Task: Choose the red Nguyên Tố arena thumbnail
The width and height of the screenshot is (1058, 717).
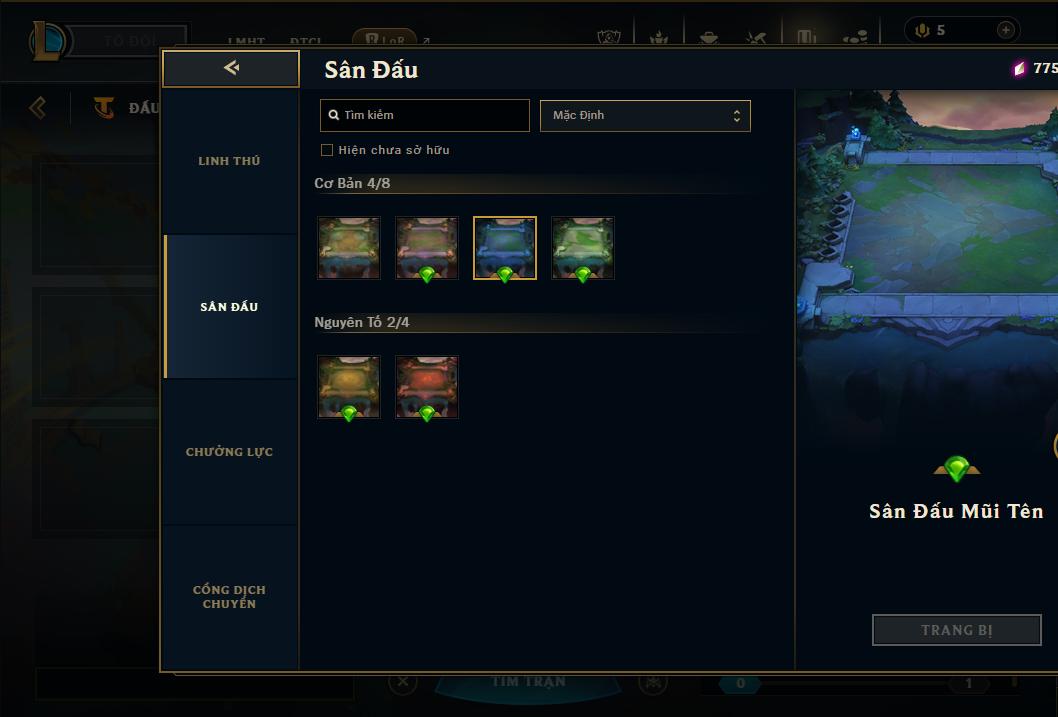Action: (x=427, y=387)
